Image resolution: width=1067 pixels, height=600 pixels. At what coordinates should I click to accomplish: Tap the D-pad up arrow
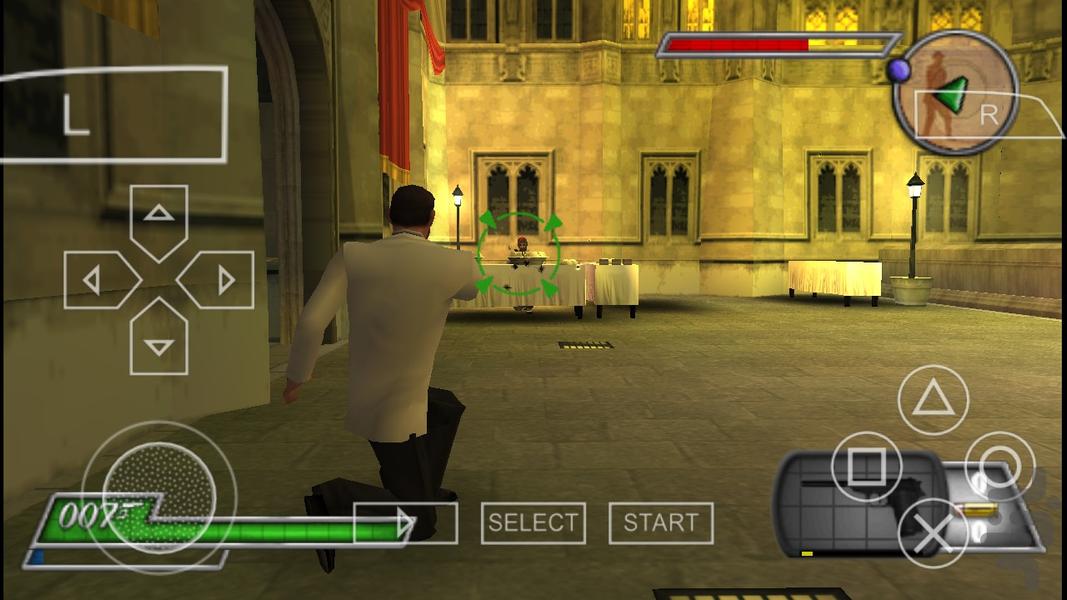coord(159,219)
